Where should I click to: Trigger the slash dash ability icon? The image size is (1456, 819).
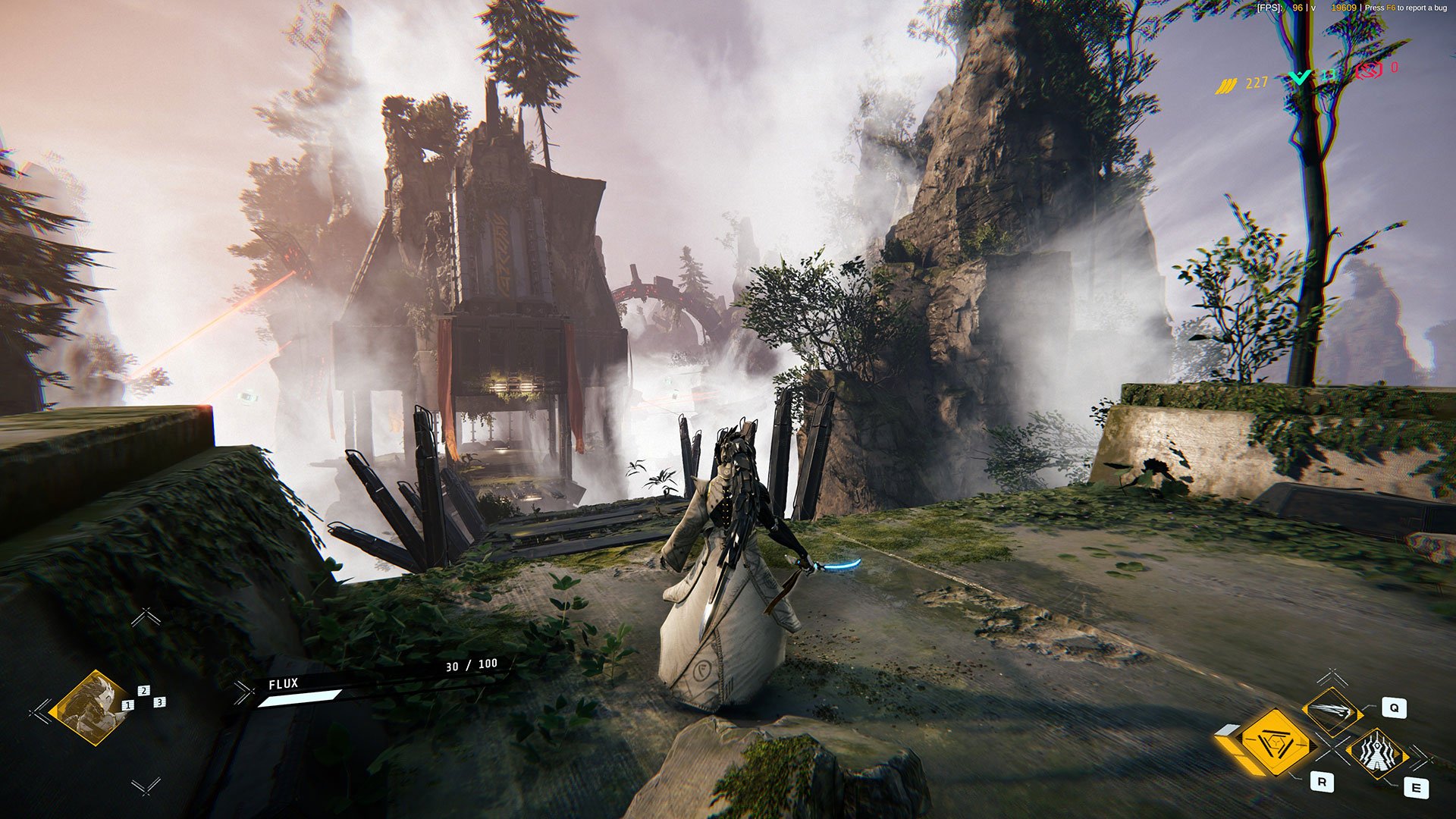pyautogui.click(x=1332, y=710)
